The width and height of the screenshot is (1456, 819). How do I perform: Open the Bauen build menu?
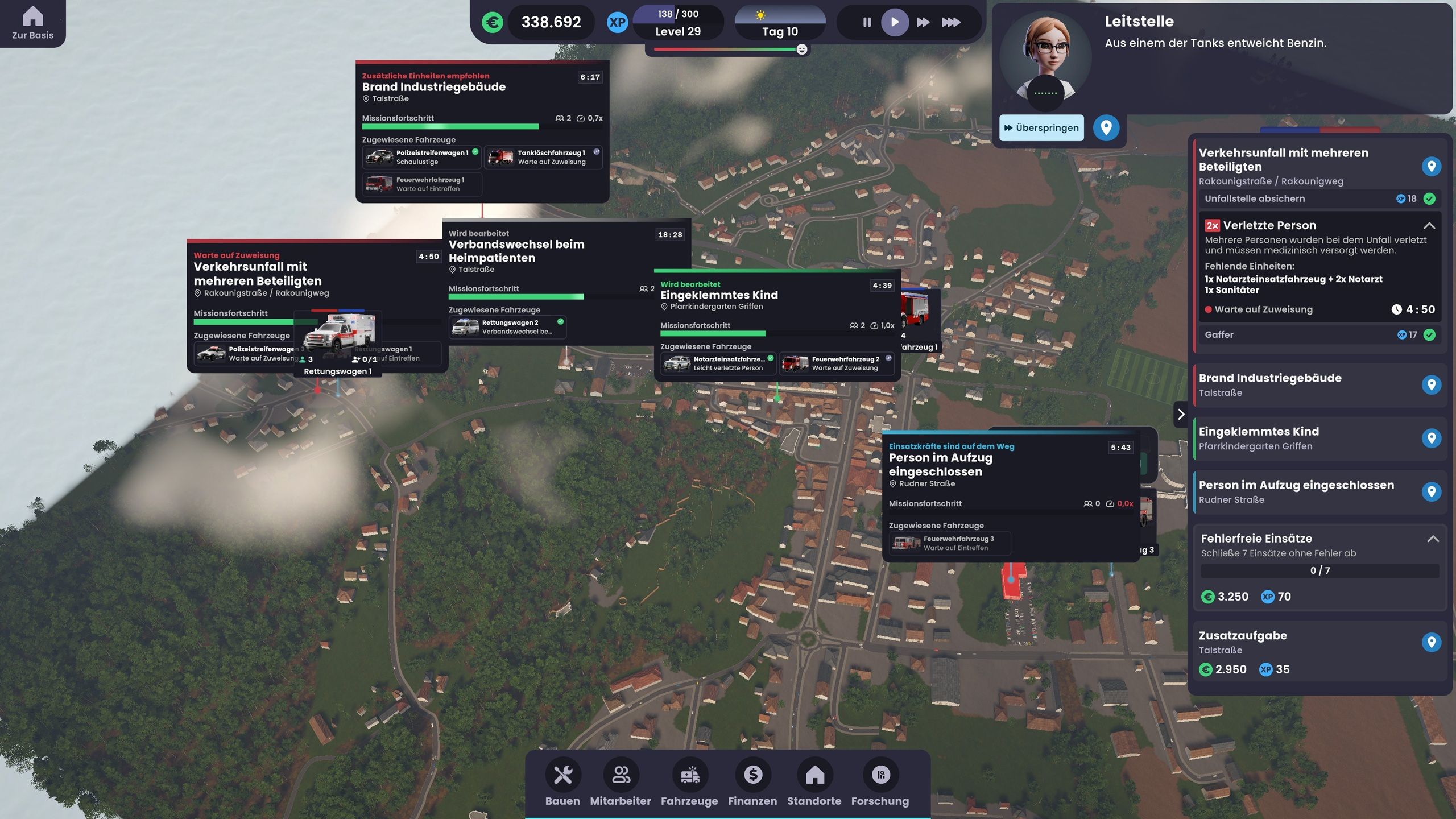(562, 783)
